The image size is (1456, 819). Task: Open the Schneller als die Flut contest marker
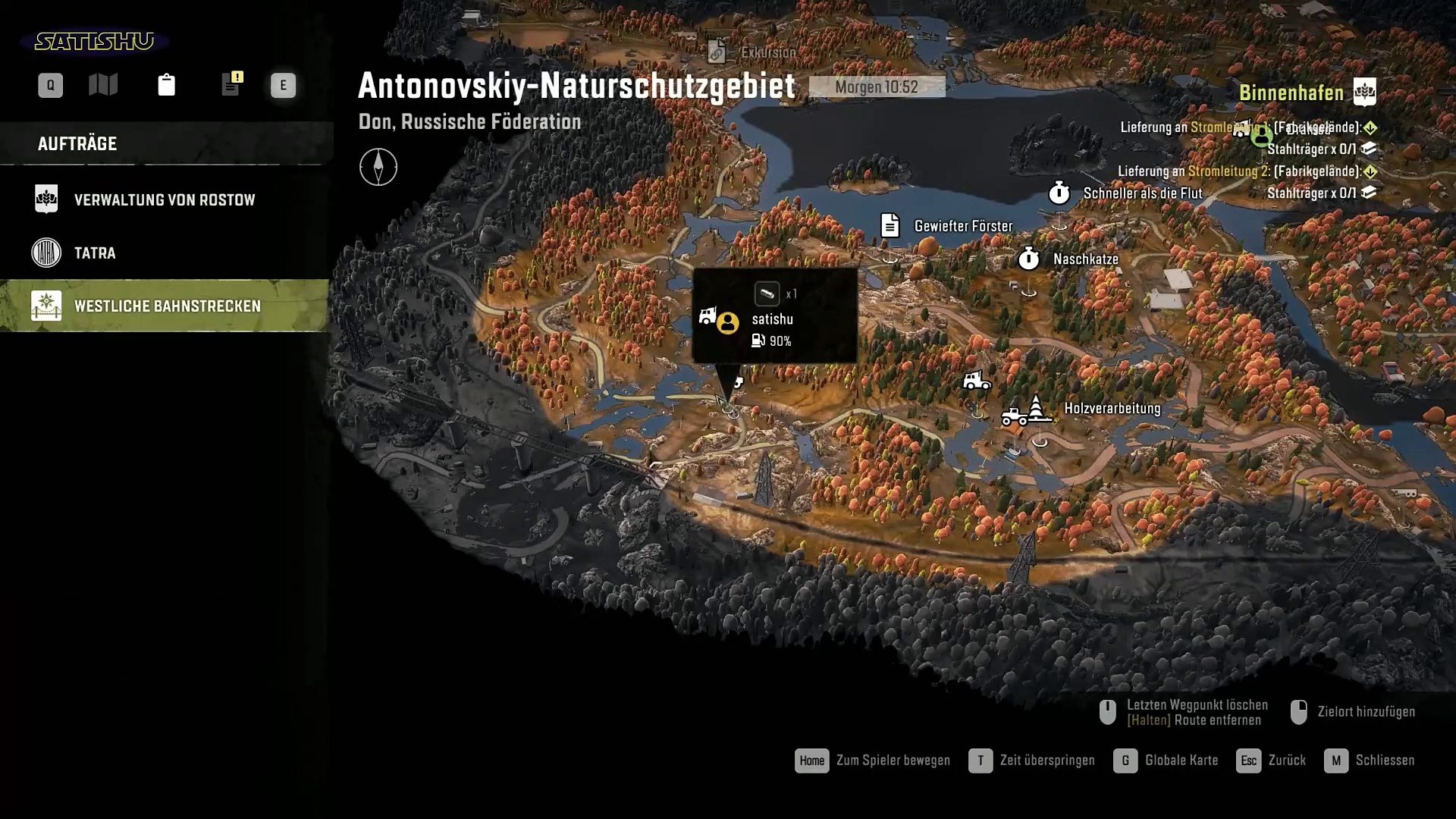[1059, 193]
